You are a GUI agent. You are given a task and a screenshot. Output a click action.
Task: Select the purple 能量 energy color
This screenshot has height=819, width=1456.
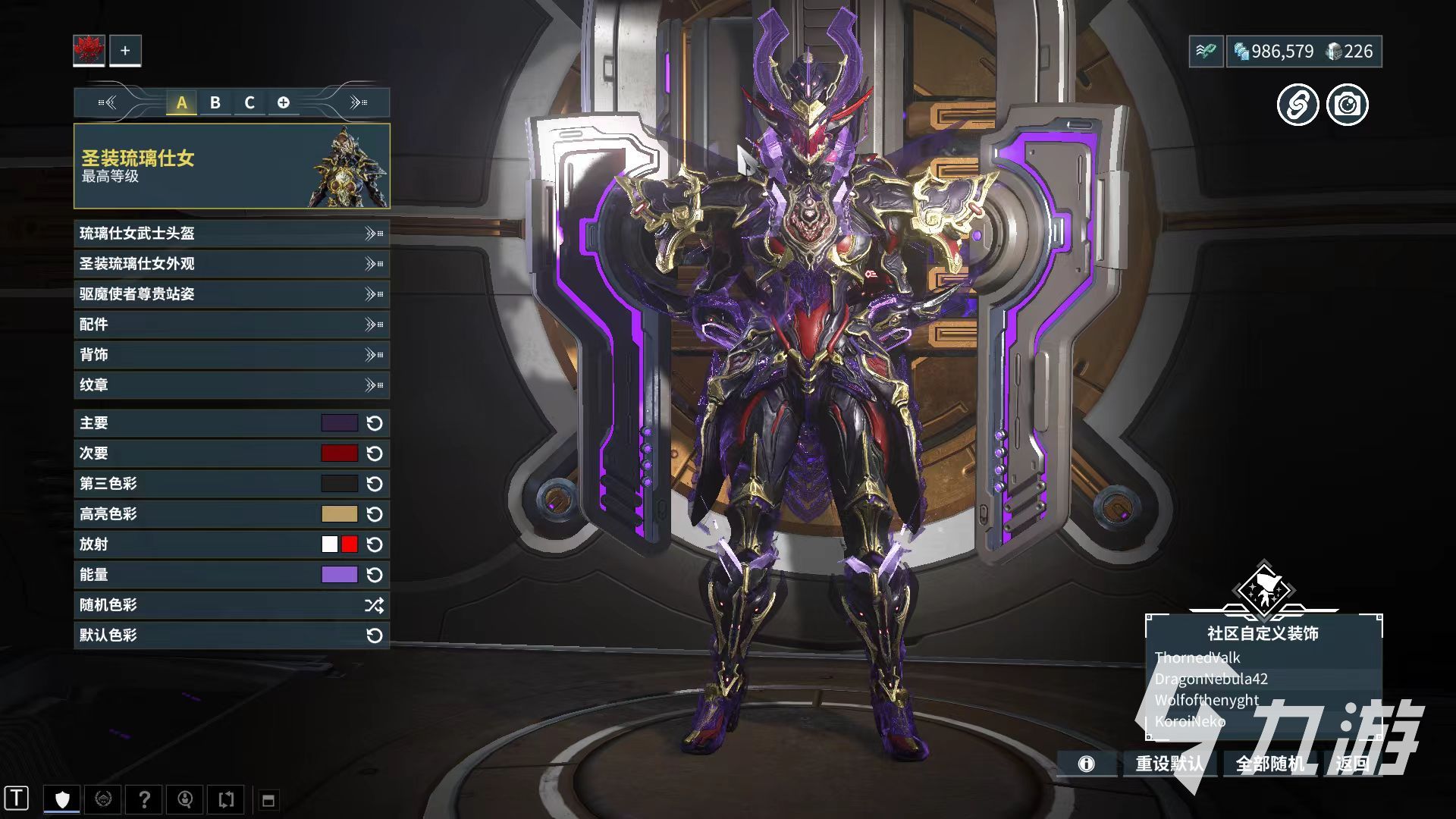coord(339,575)
